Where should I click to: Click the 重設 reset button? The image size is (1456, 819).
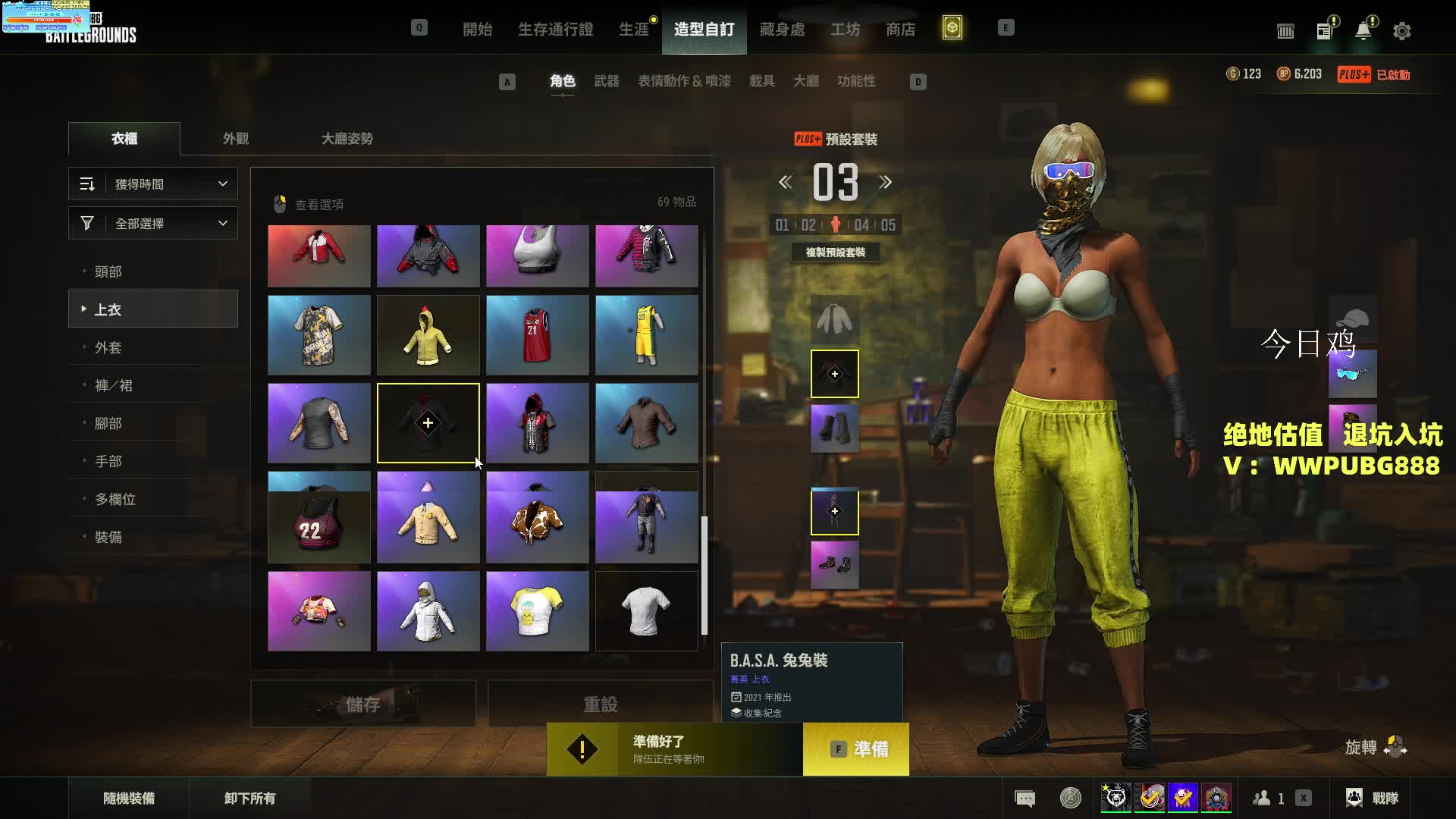coord(600,704)
